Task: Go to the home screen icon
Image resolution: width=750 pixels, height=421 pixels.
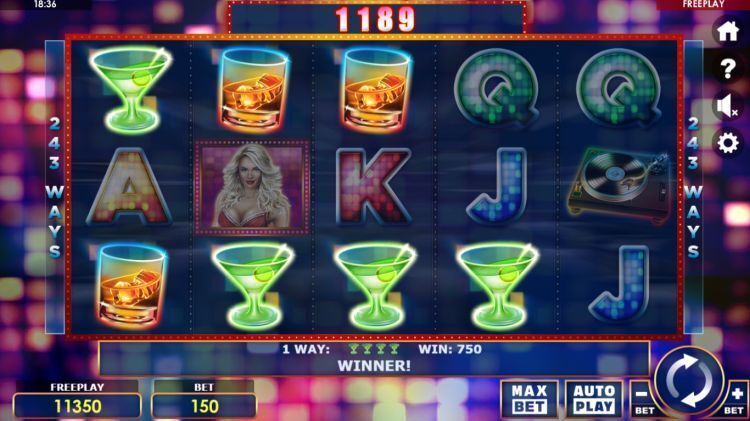Action: 727,32
